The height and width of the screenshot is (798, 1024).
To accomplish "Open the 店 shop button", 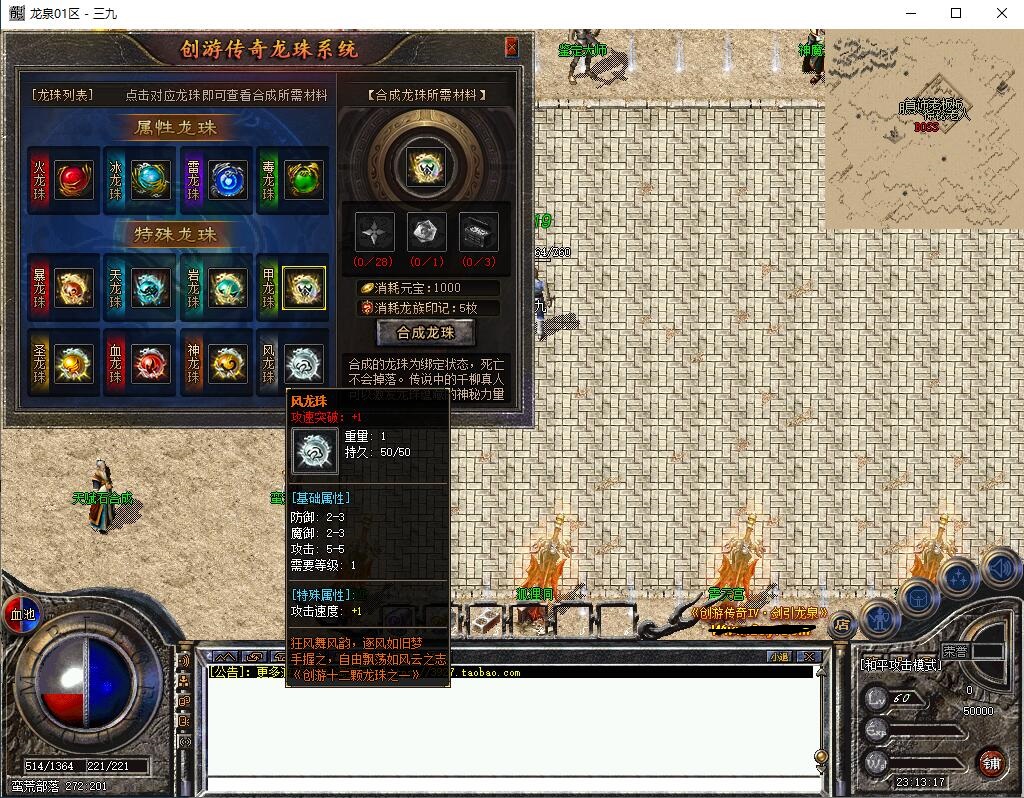I will click(x=843, y=624).
